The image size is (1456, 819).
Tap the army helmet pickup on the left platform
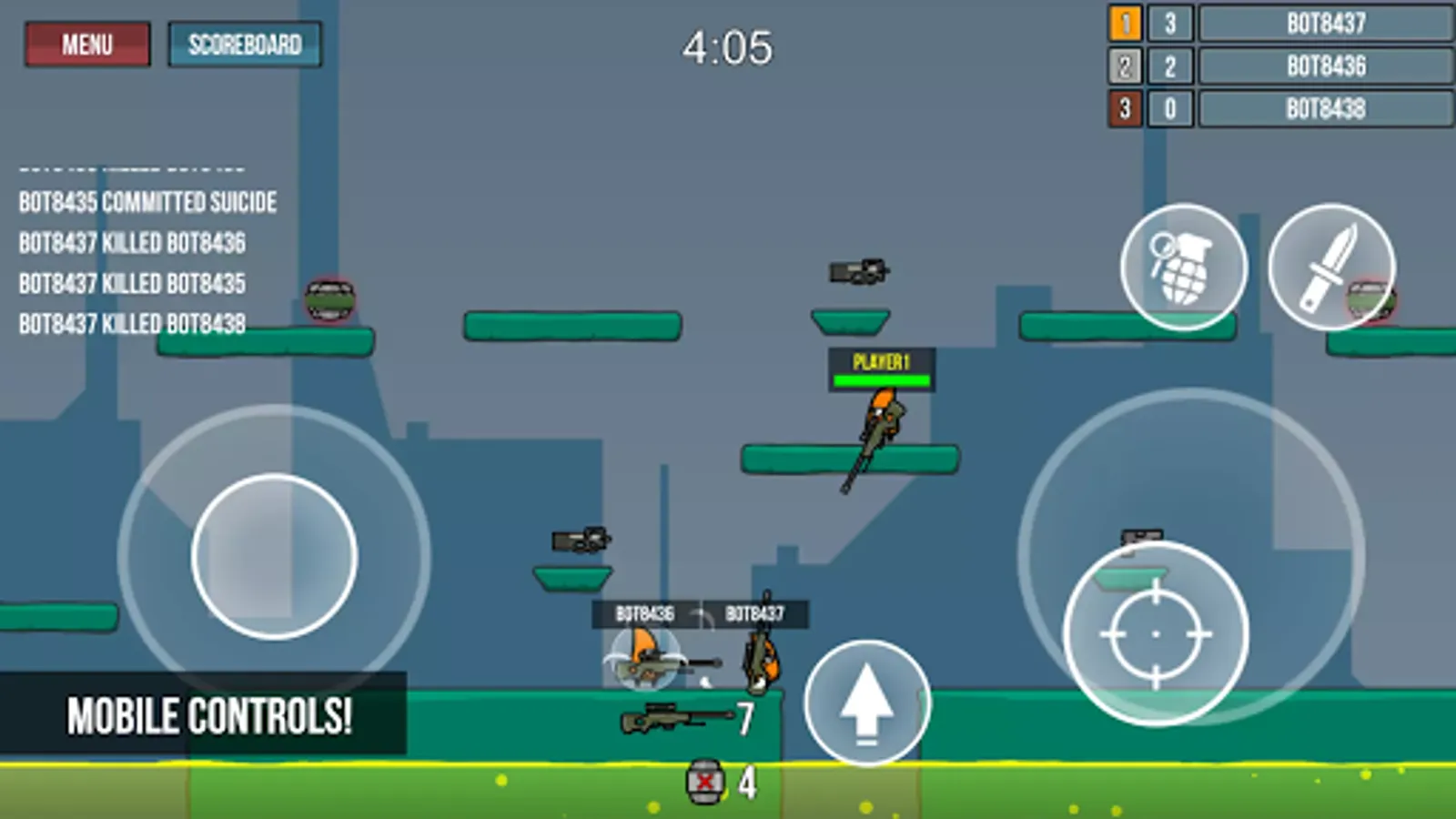[329, 300]
